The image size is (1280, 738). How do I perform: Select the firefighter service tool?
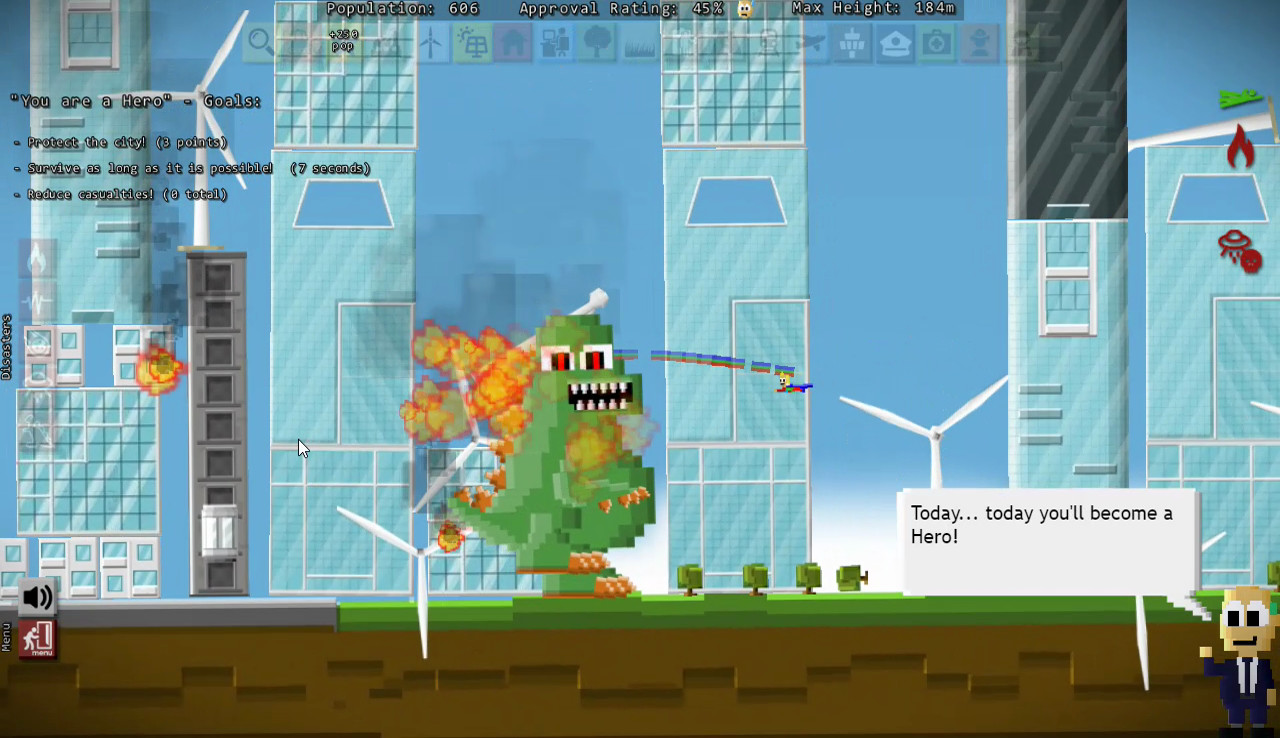coord(978,43)
